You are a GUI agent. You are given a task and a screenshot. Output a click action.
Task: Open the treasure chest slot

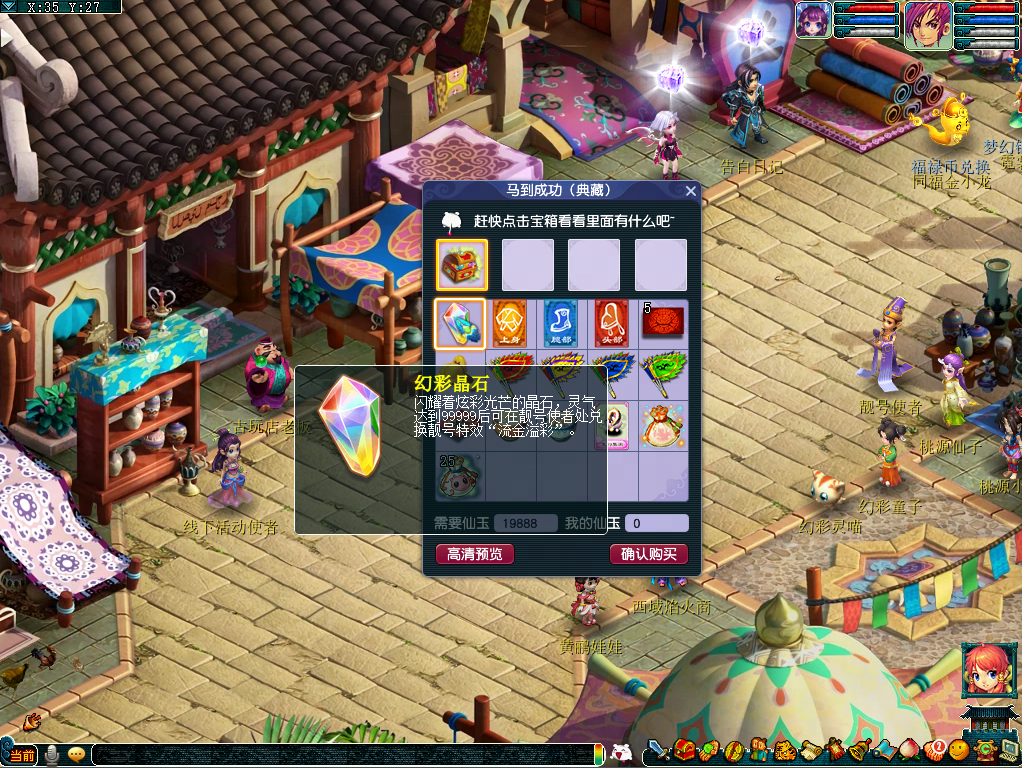(462, 265)
